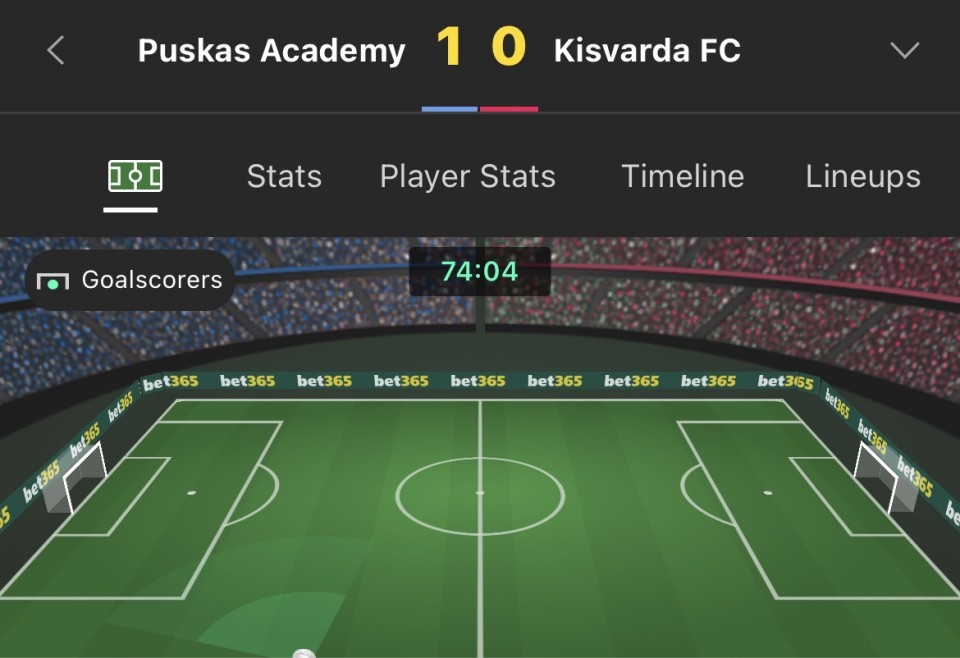View the Timeline tab
The height and width of the screenshot is (658, 960).
682,177
